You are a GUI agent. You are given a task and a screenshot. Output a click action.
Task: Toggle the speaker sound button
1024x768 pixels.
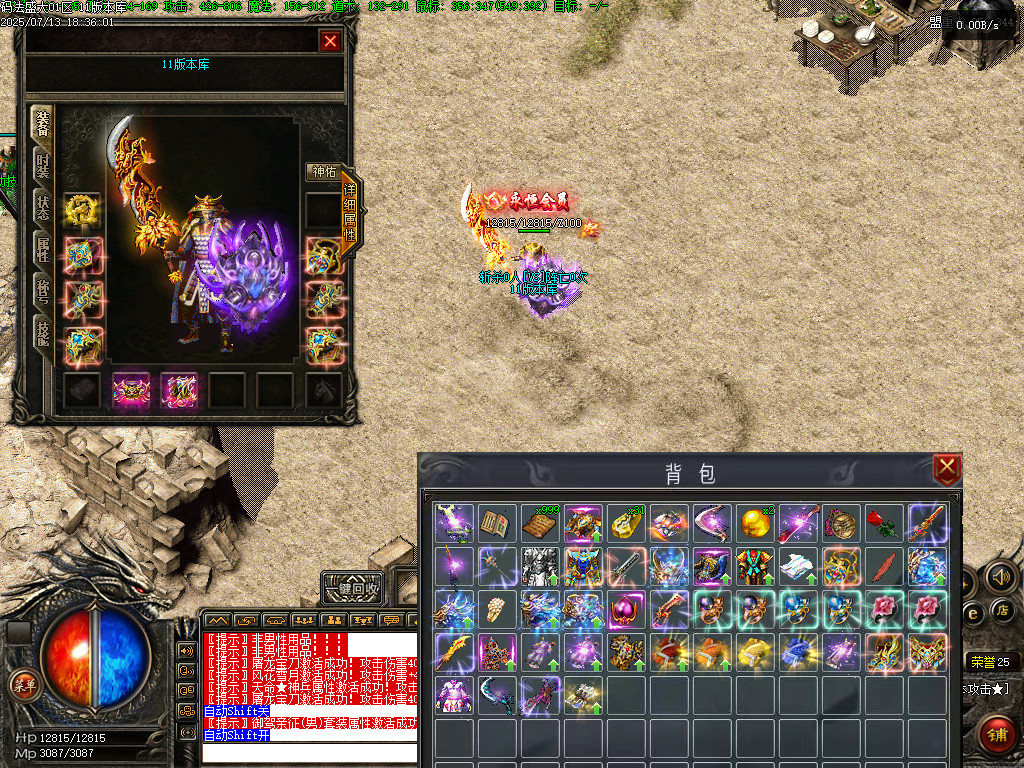coord(1001,576)
